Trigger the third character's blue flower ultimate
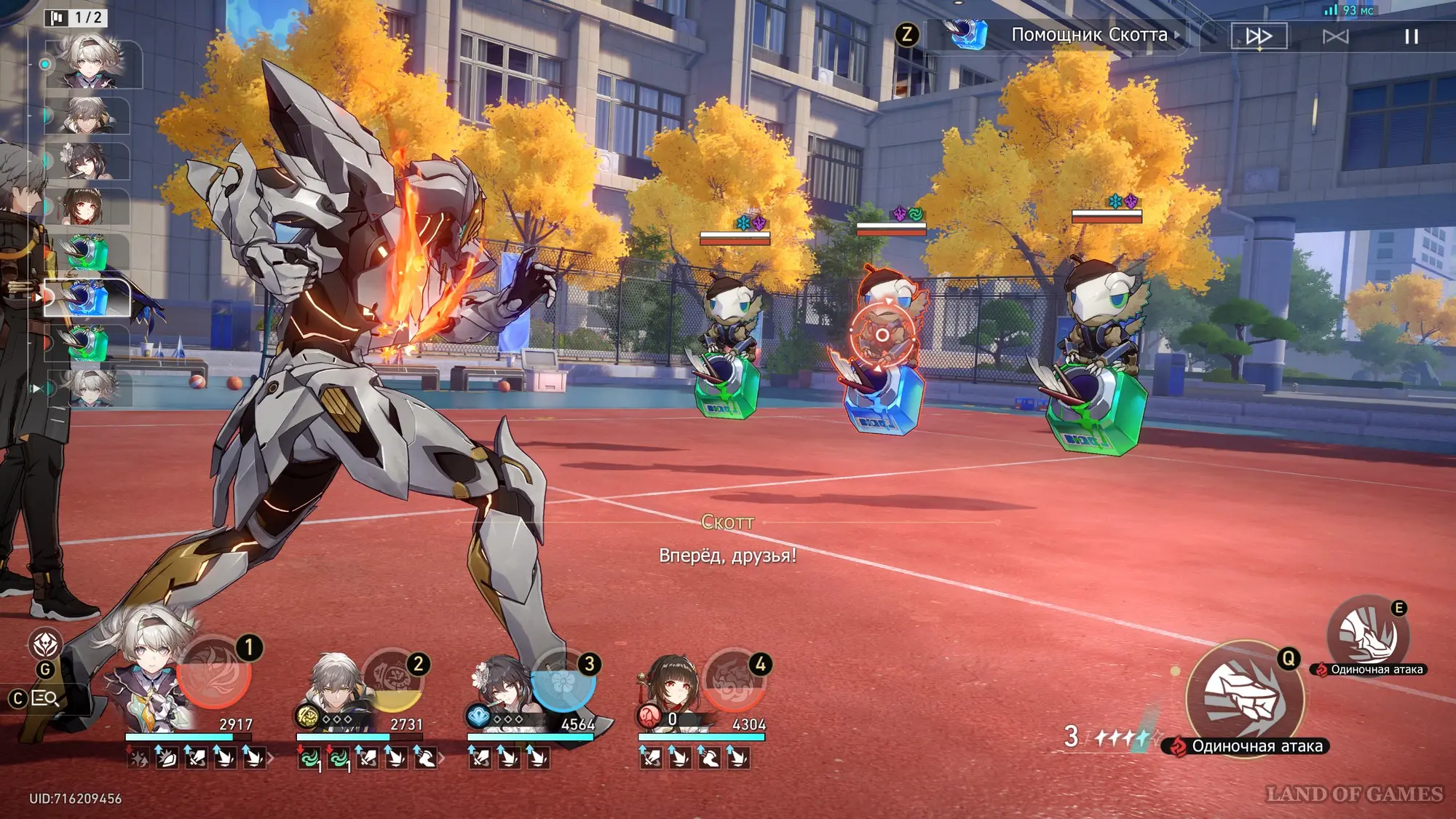The height and width of the screenshot is (819, 1456). (x=563, y=682)
